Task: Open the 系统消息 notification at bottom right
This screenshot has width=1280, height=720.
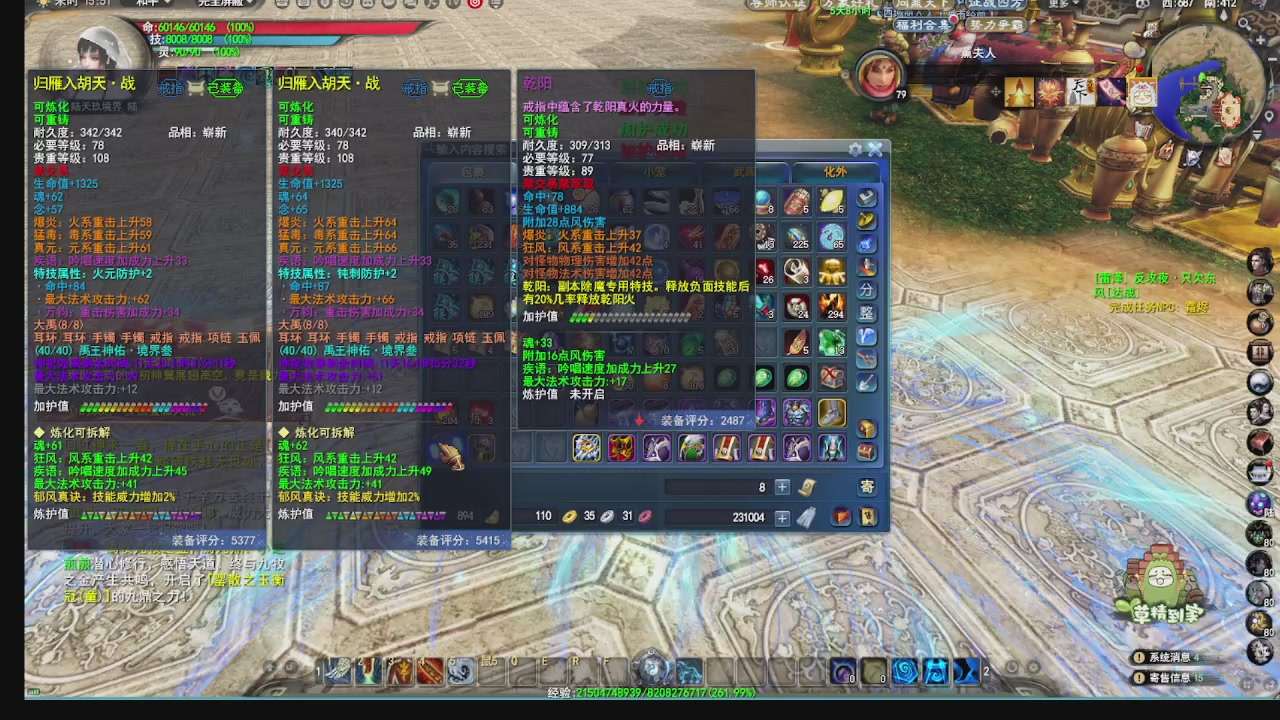Action: (1170, 657)
